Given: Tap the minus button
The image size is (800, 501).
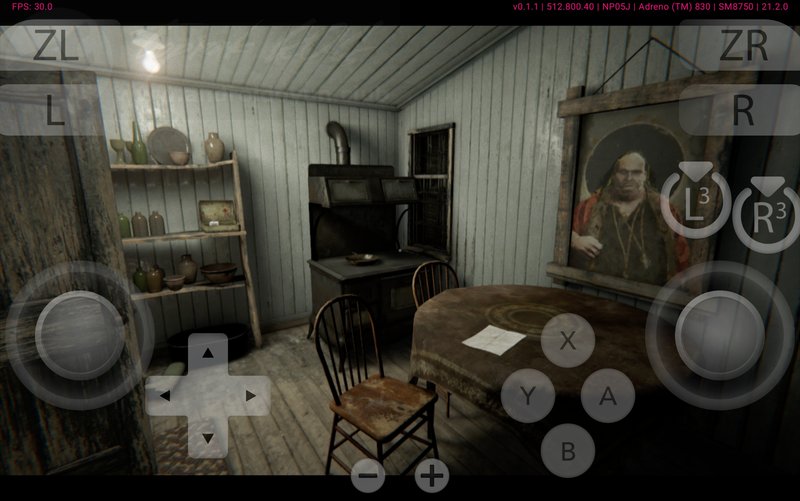Looking at the screenshot, I should (368, 476).
